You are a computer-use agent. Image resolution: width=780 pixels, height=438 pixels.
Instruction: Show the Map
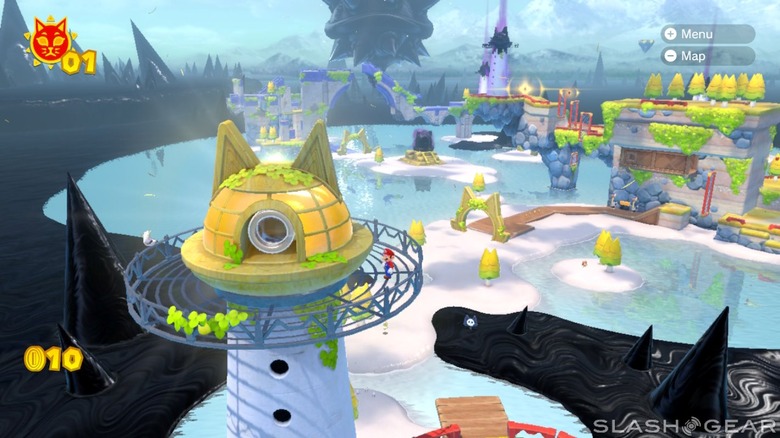pyautogui.click(x=707, y=56)
